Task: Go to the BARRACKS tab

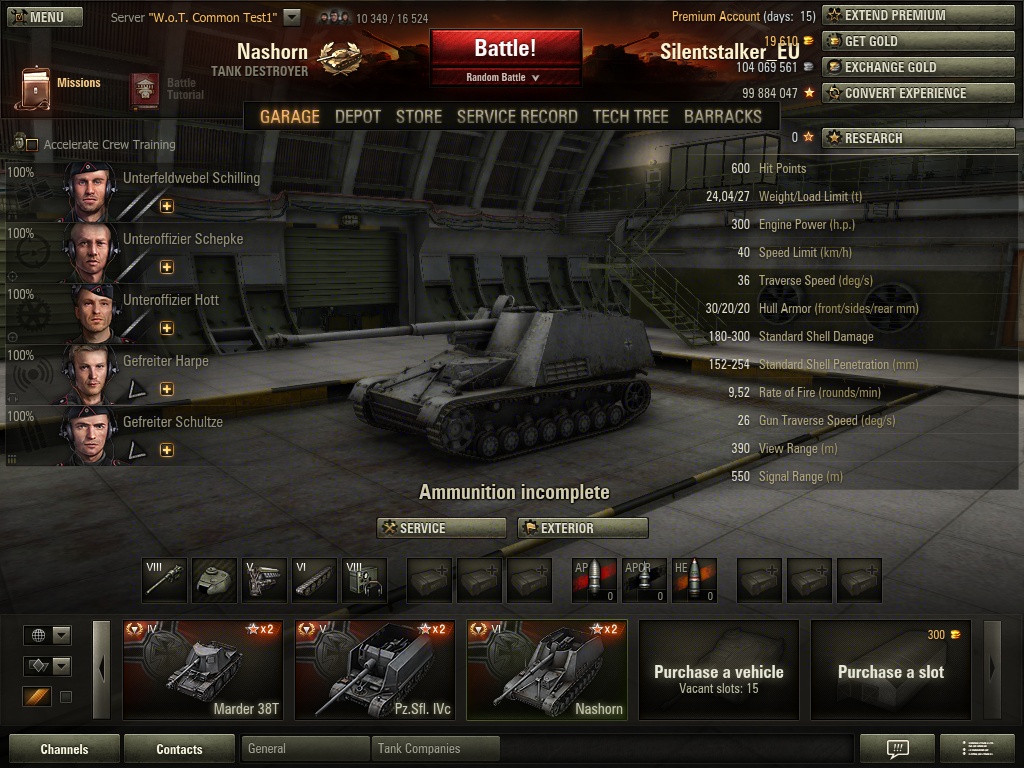Action: [x=722, y=116]
